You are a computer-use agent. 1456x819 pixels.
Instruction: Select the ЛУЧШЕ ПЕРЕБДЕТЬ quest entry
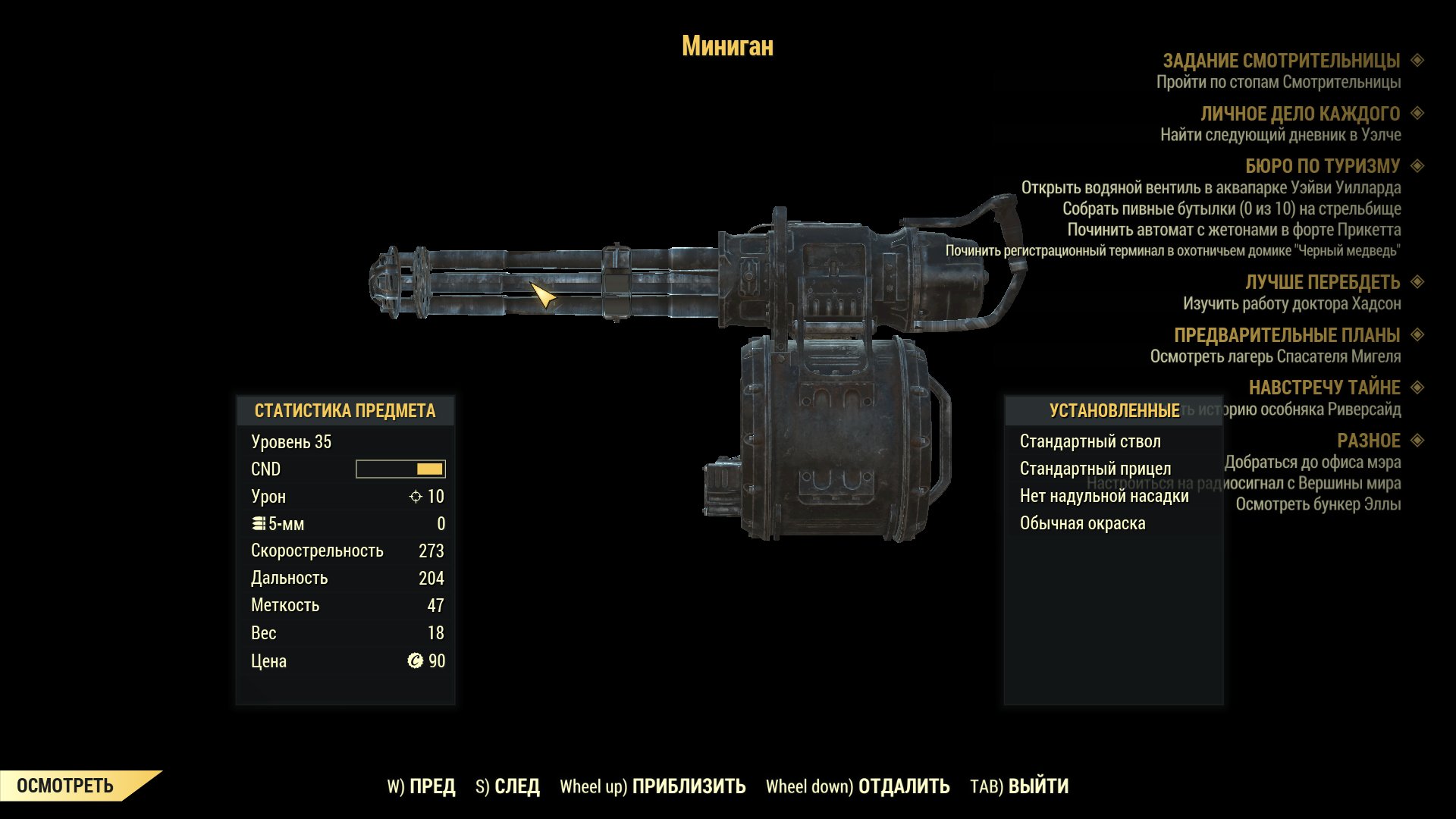(x=1322, y=282)
